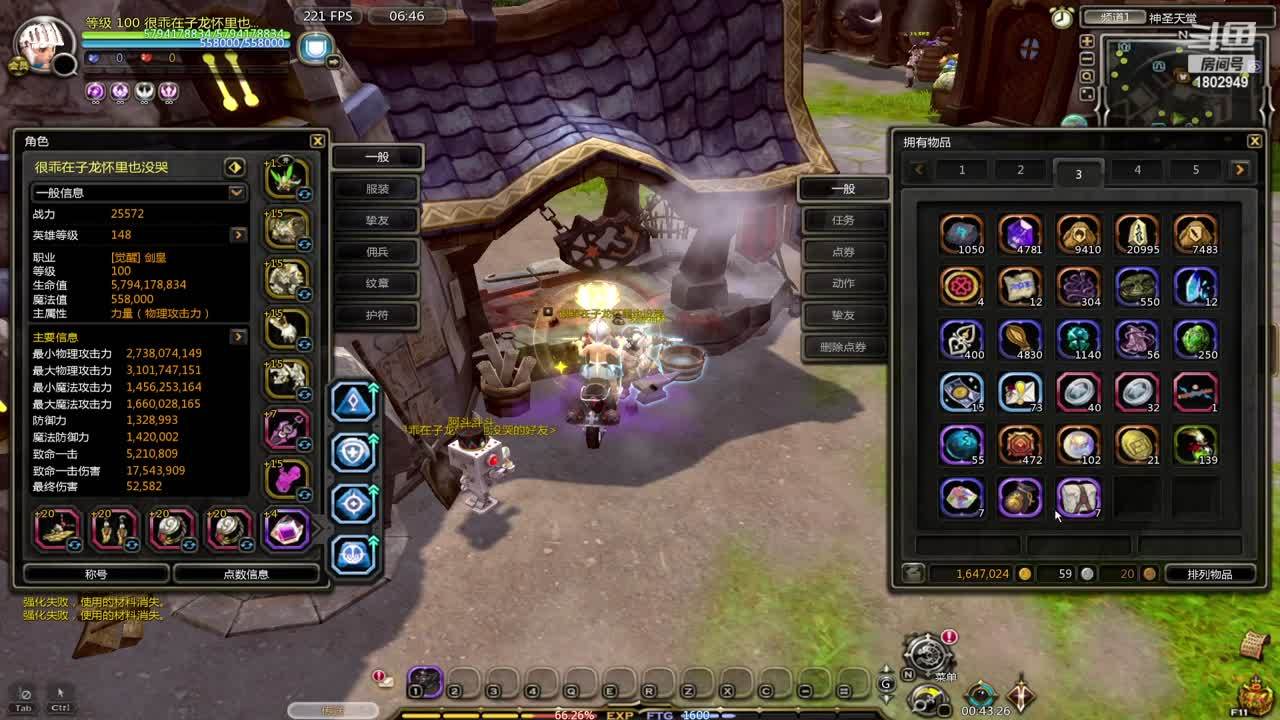Expand the 主要信息 stats section arrow
The image size is (1280, 720).
[x=238, y=337]
